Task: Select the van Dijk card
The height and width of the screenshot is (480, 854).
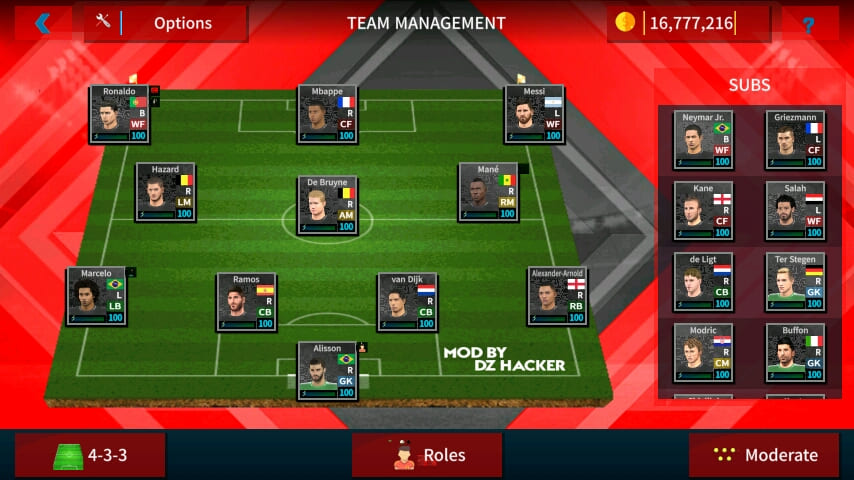Action: pyautogui.click(x=407, y=302)
